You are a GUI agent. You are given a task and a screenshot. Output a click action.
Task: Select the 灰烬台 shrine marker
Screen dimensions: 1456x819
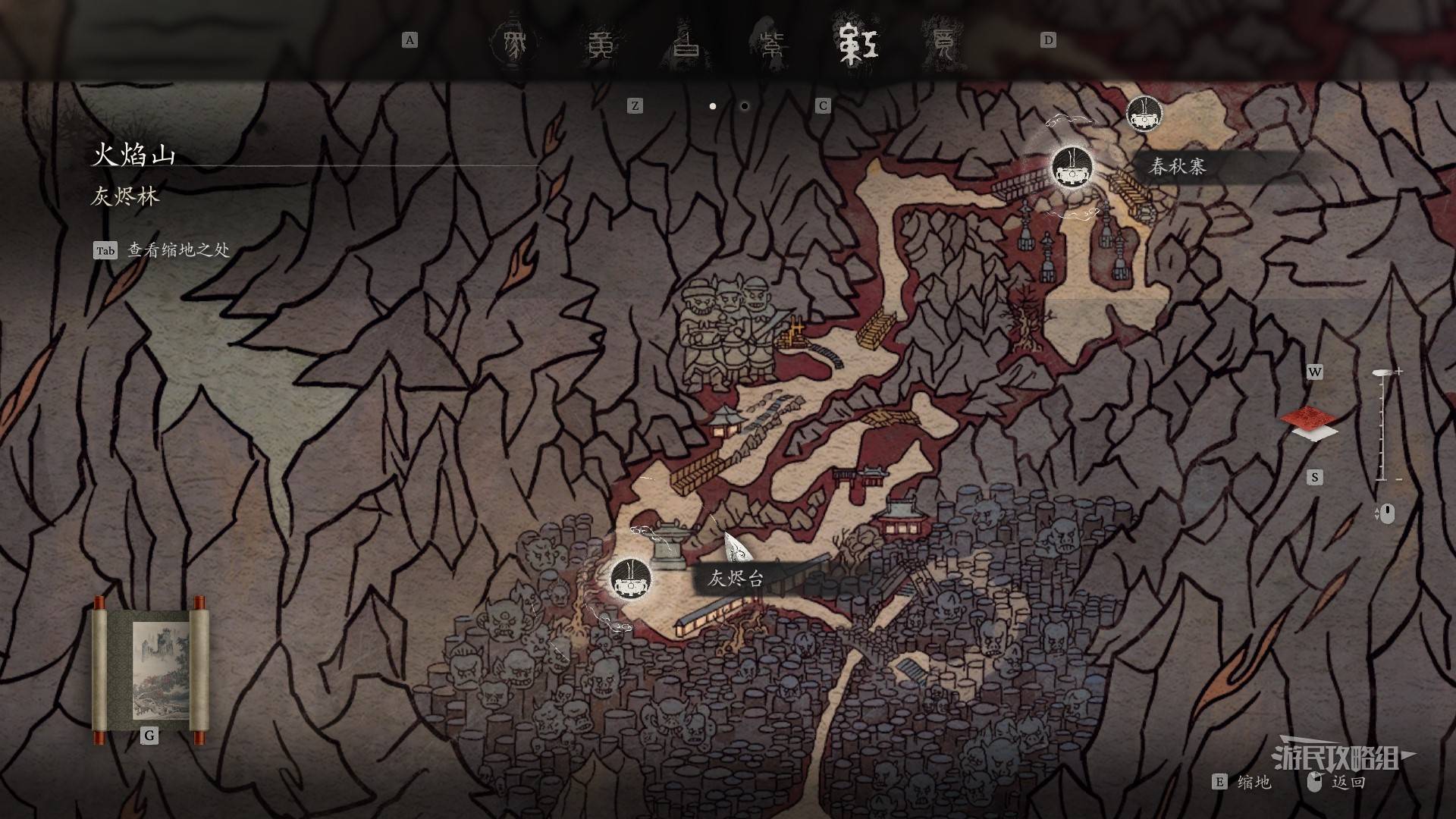coord(630,579)
